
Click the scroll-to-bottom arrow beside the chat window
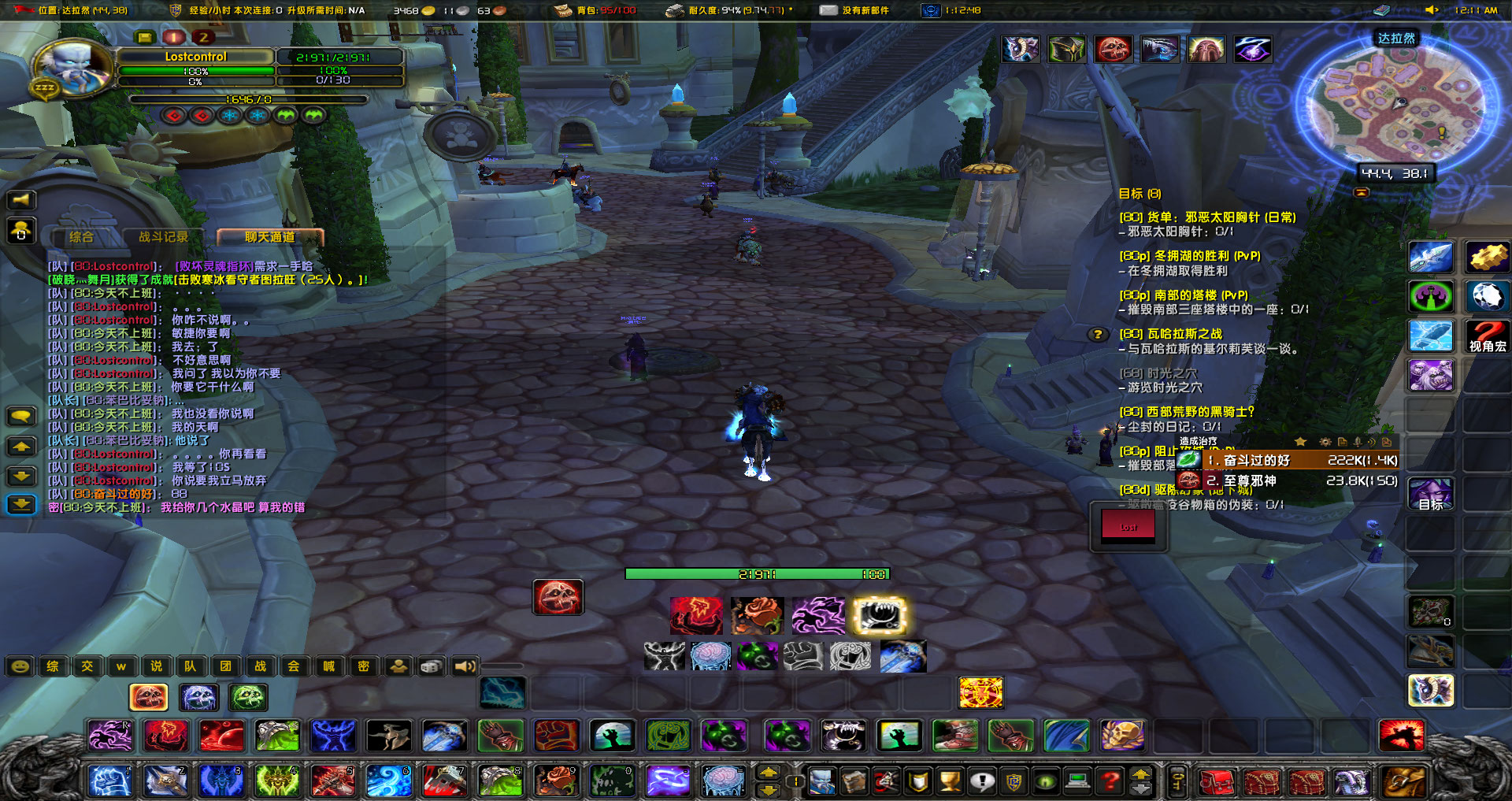(21, 504)
